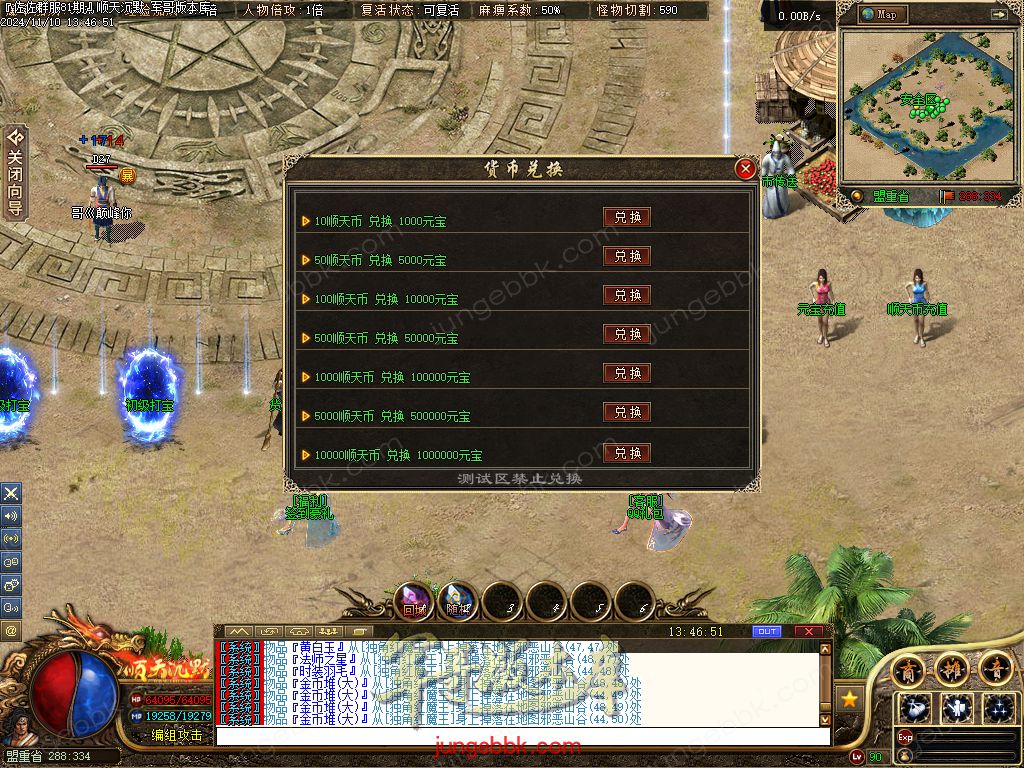1024x768 pixels.
Task: Click the blue OUT button on chat bar
Action: tap(767, 632)
